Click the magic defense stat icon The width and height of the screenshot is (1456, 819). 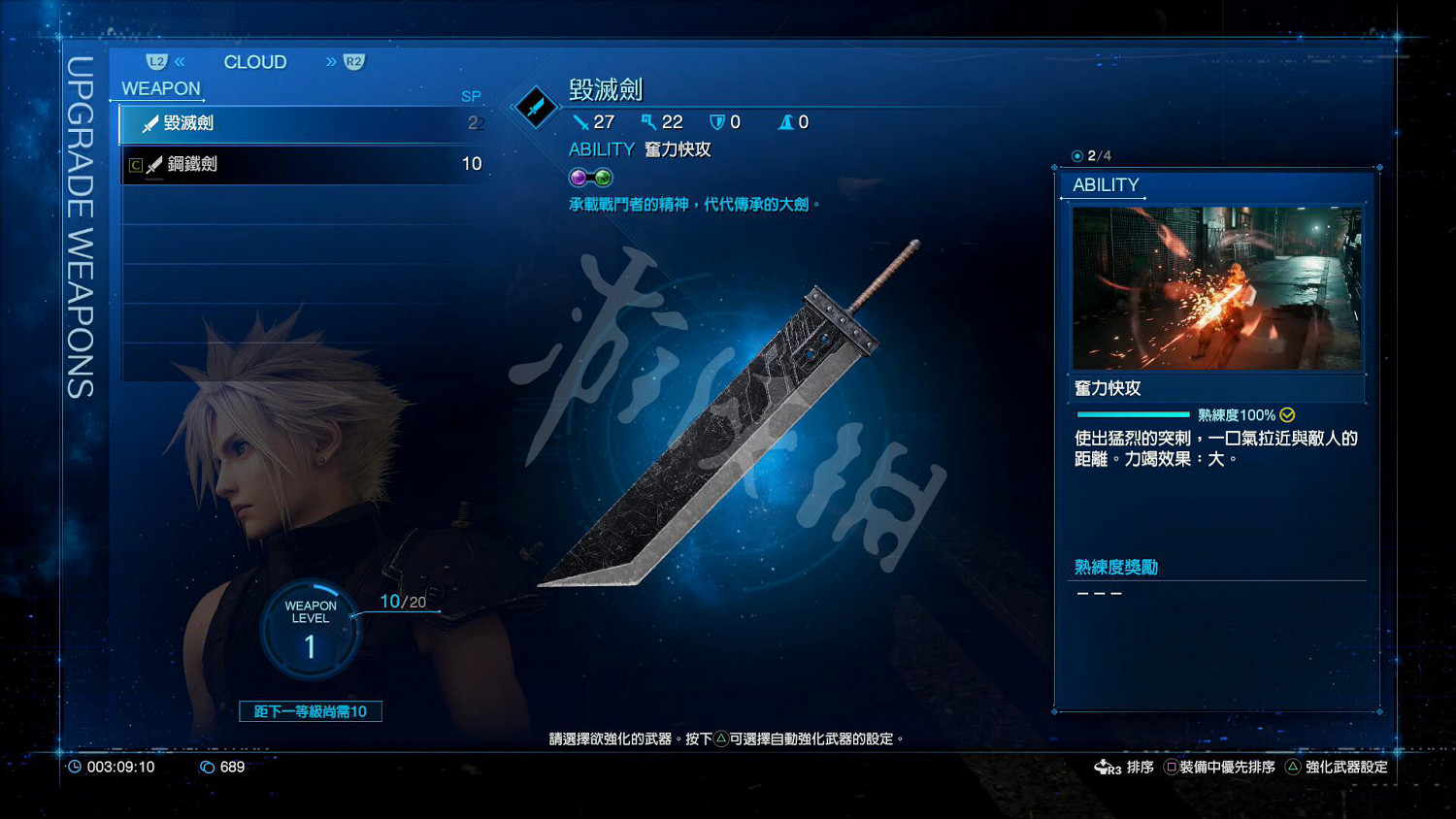click(x=785, y=121)
